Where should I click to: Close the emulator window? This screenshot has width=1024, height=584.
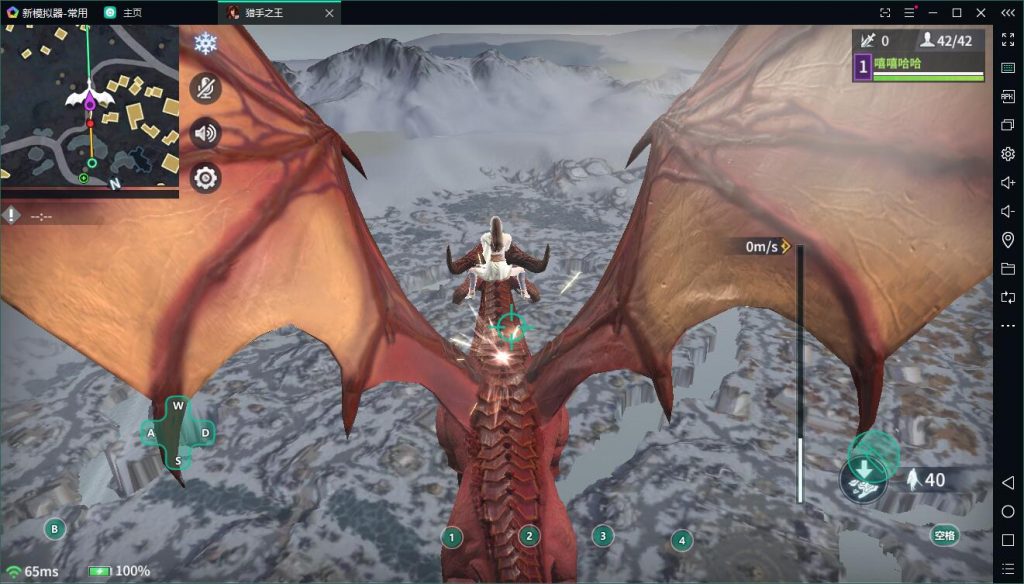981,12
